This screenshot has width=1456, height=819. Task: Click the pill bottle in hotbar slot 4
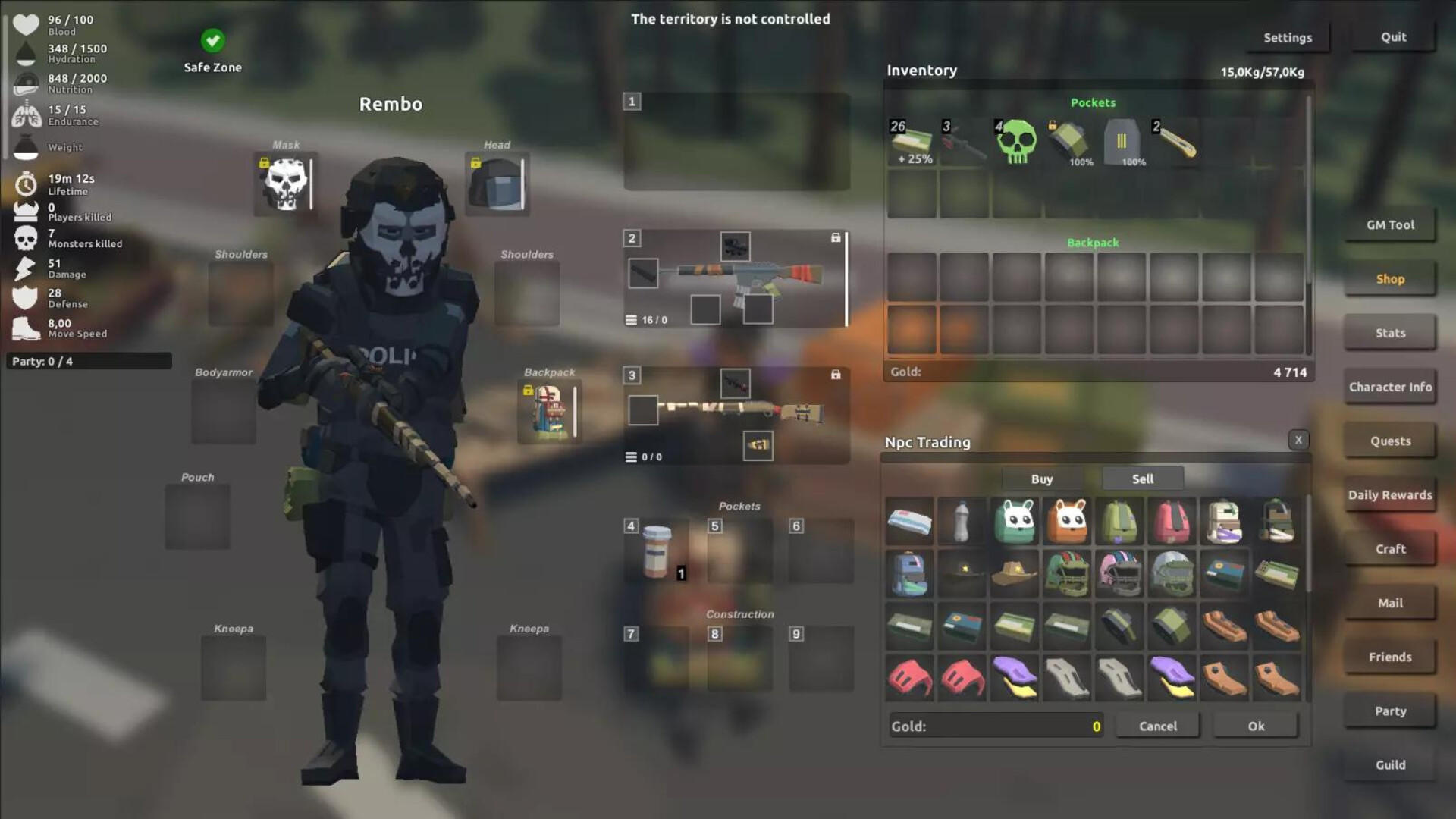point(657,552)
